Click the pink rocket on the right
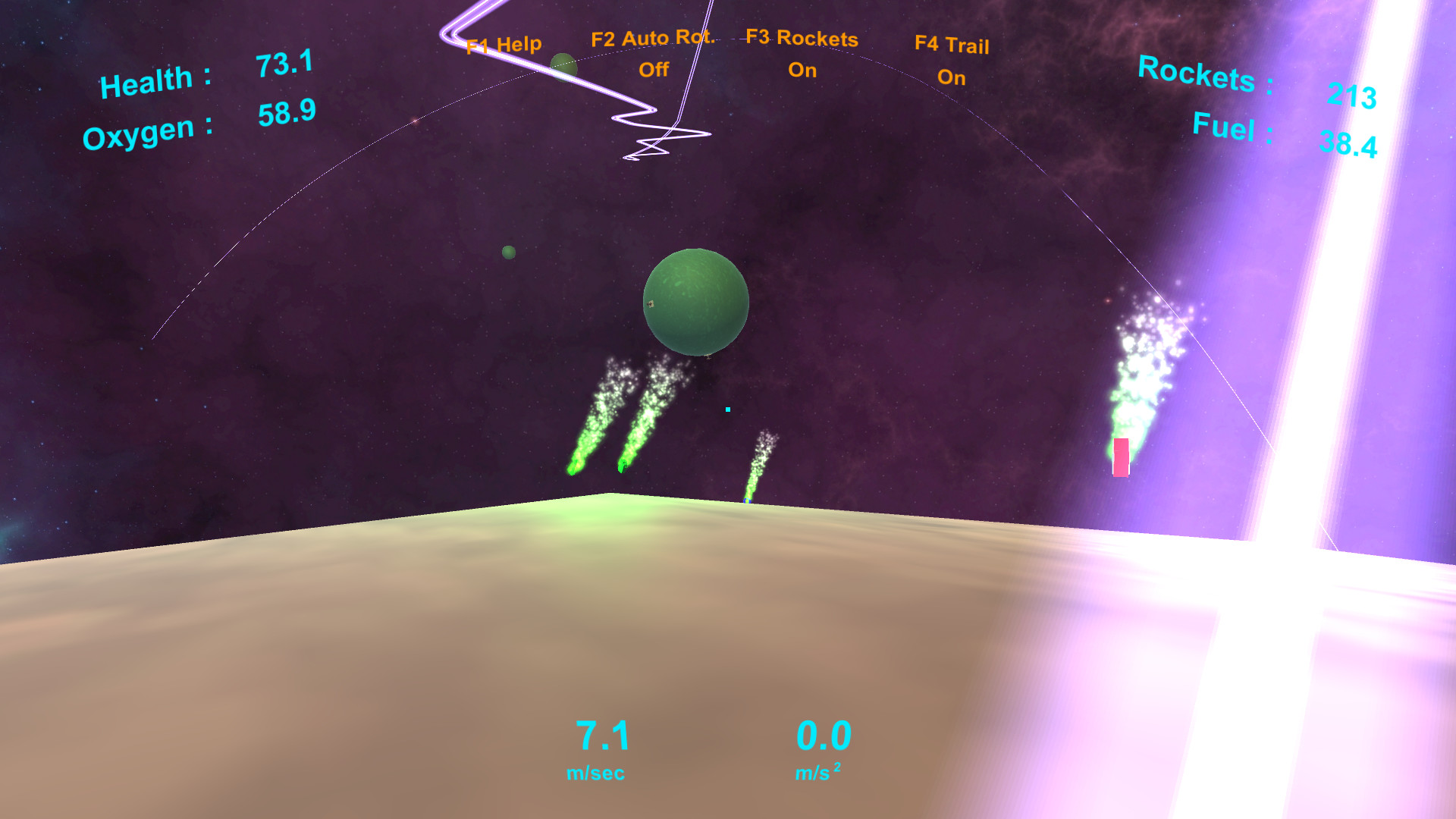This screenshot has height=819, width=1456. pyautogui.click(x=1120, y=456)
